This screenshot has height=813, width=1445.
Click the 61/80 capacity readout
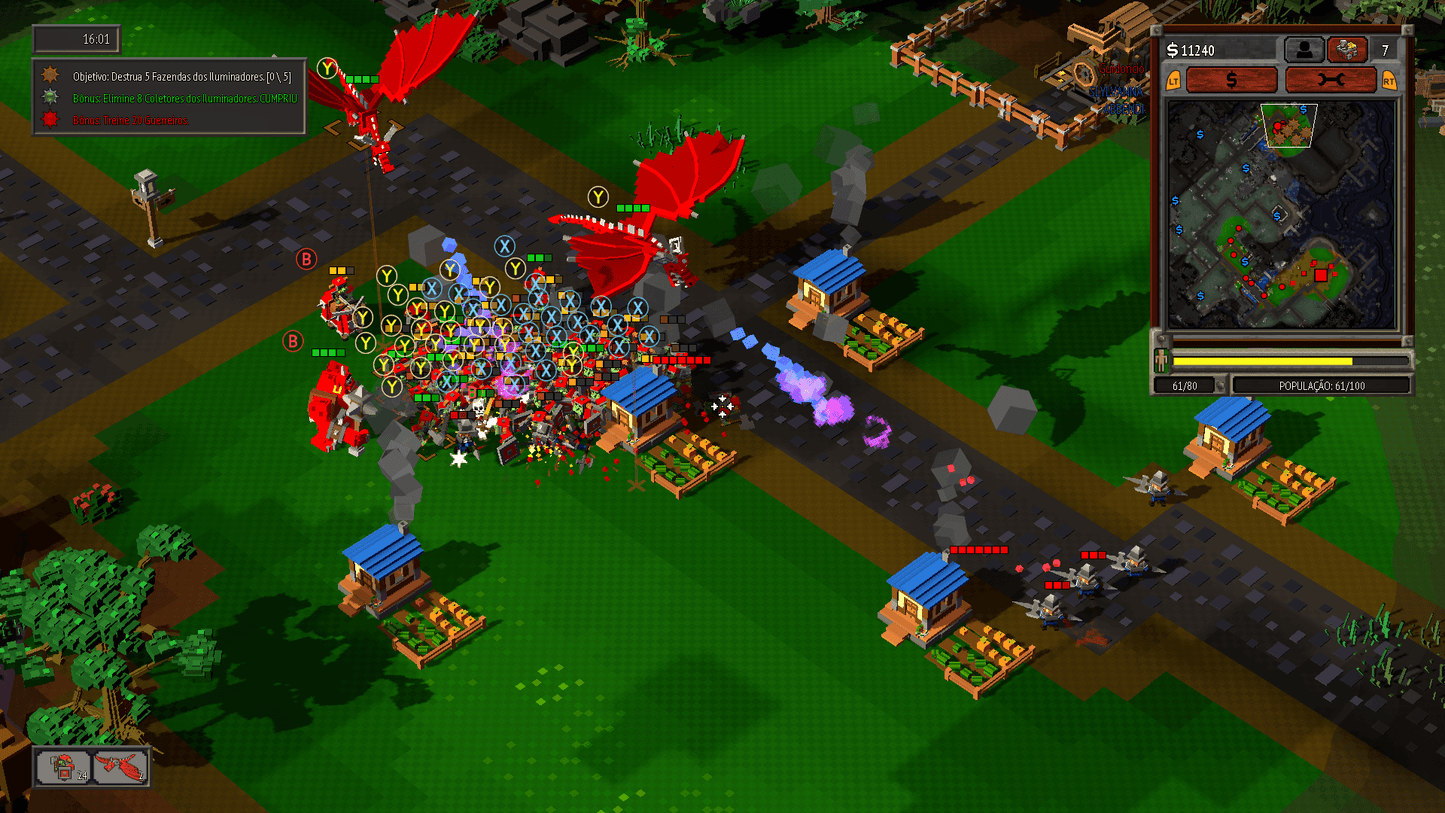(x=1186, y=384)
